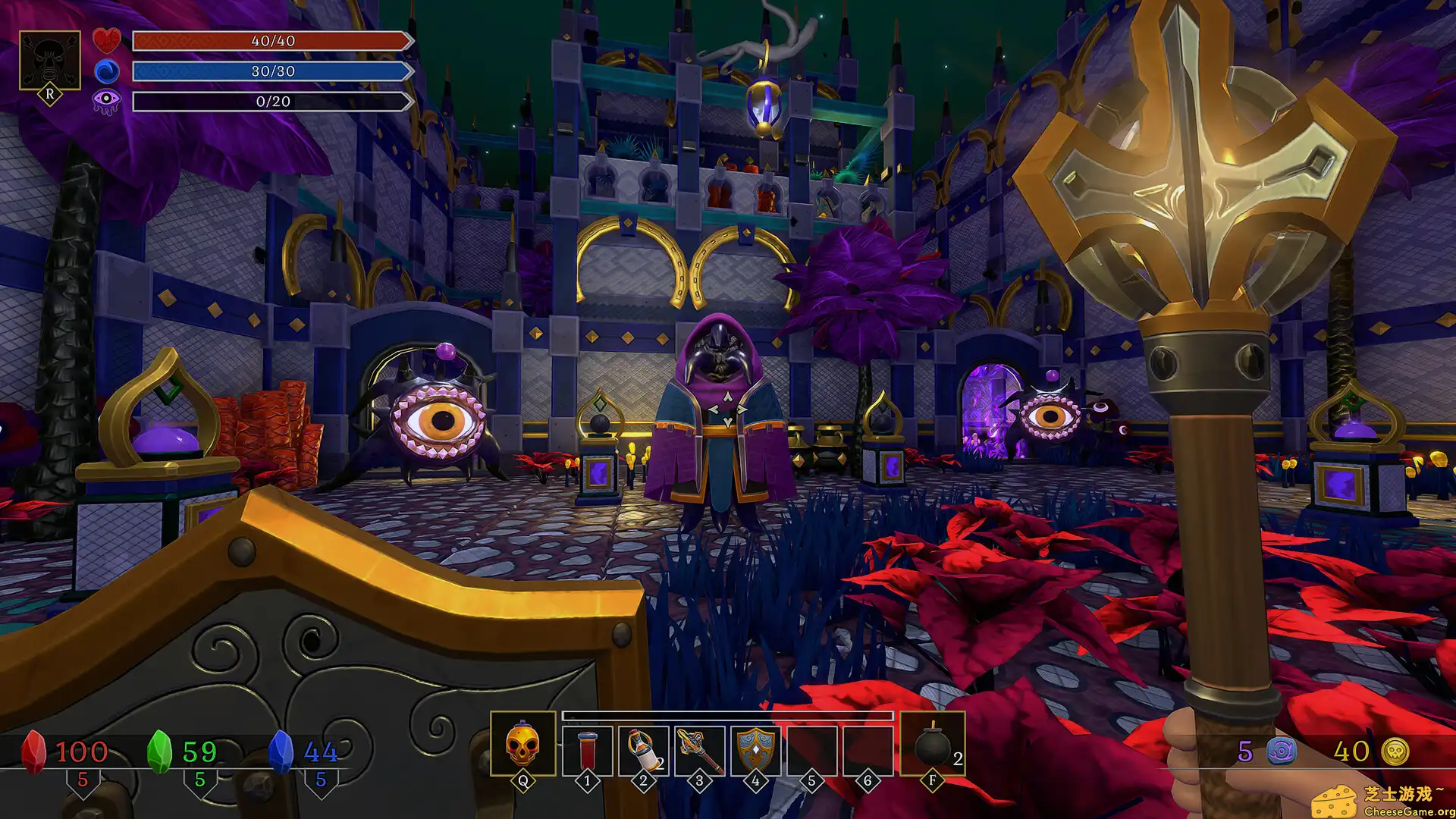The width and height of the screenshot is (1456, 819).
Task: Select the blue and gold shield slot
Action: pos(755,750)
